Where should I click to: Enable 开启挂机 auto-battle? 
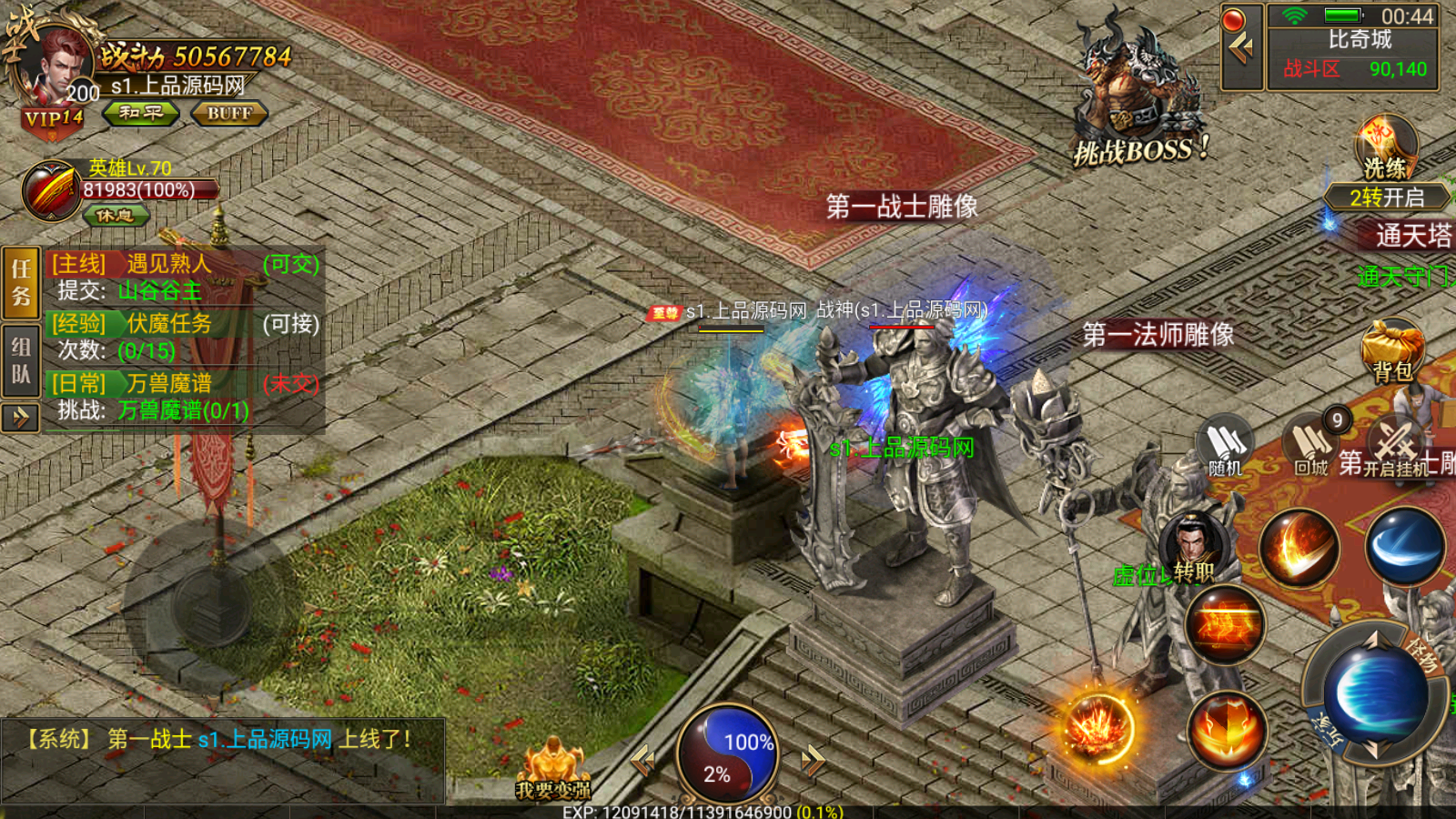(1396, 446)
